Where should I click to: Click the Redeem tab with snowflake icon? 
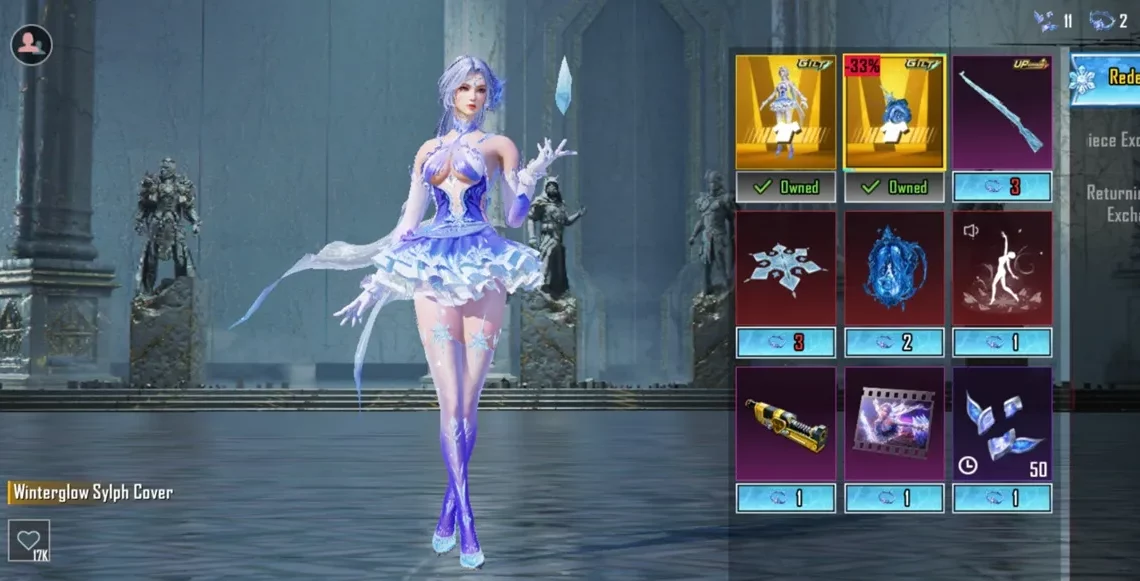point(1105,79)
